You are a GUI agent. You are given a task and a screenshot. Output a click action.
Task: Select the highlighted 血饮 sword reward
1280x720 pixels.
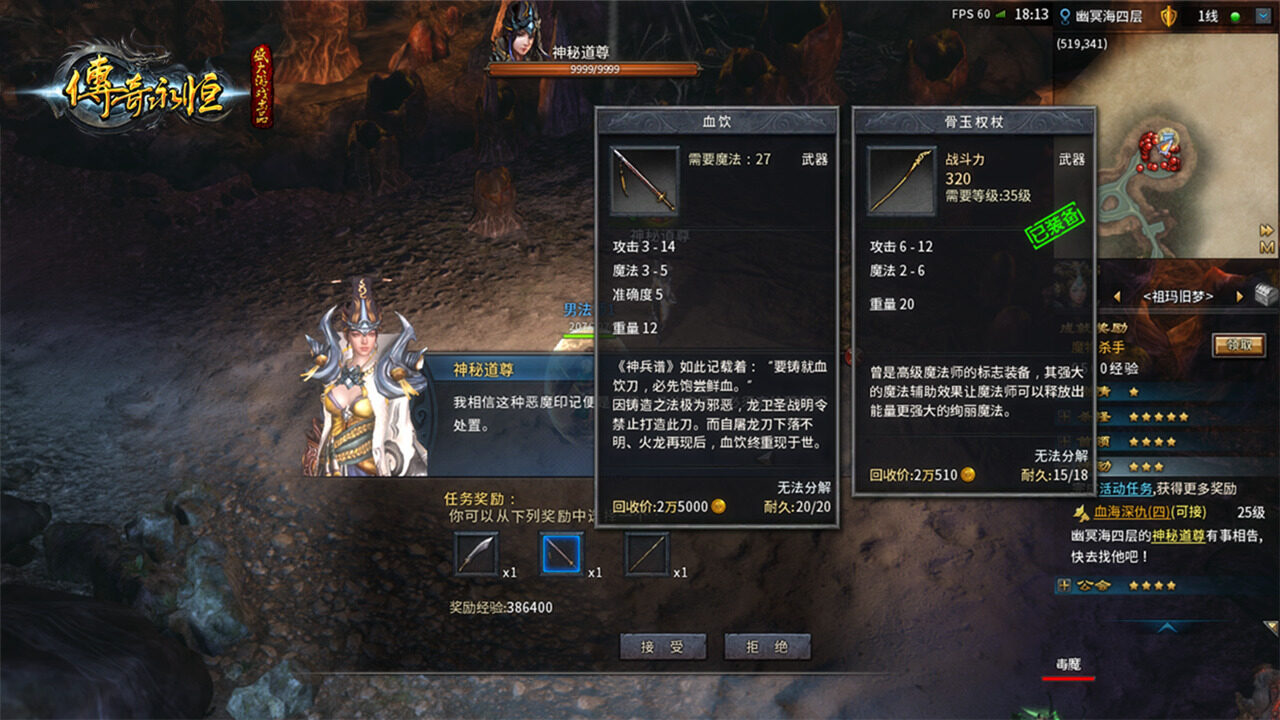point(561,554)
